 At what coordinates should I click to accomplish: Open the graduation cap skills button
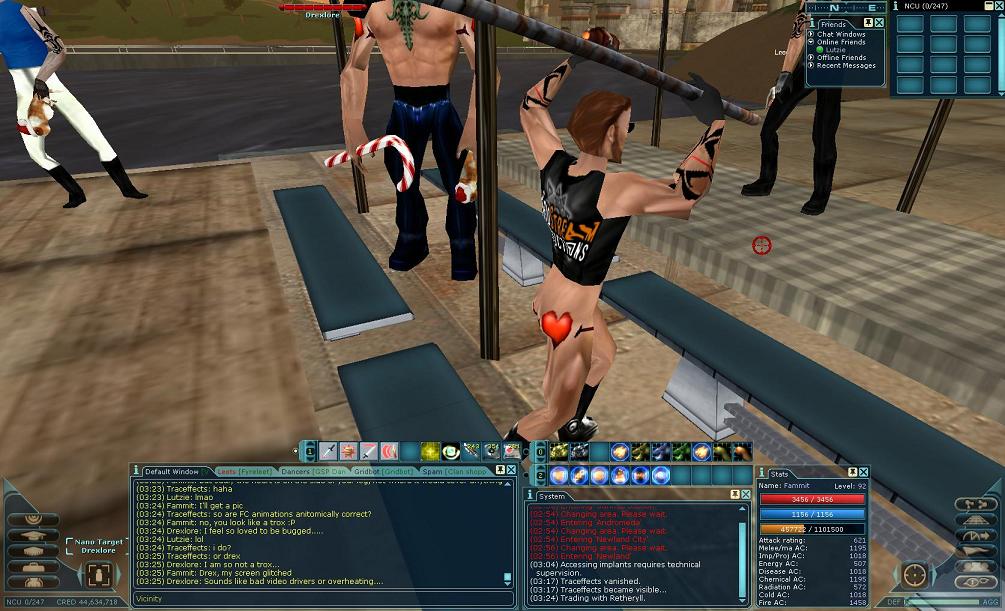tap(34, 536)
